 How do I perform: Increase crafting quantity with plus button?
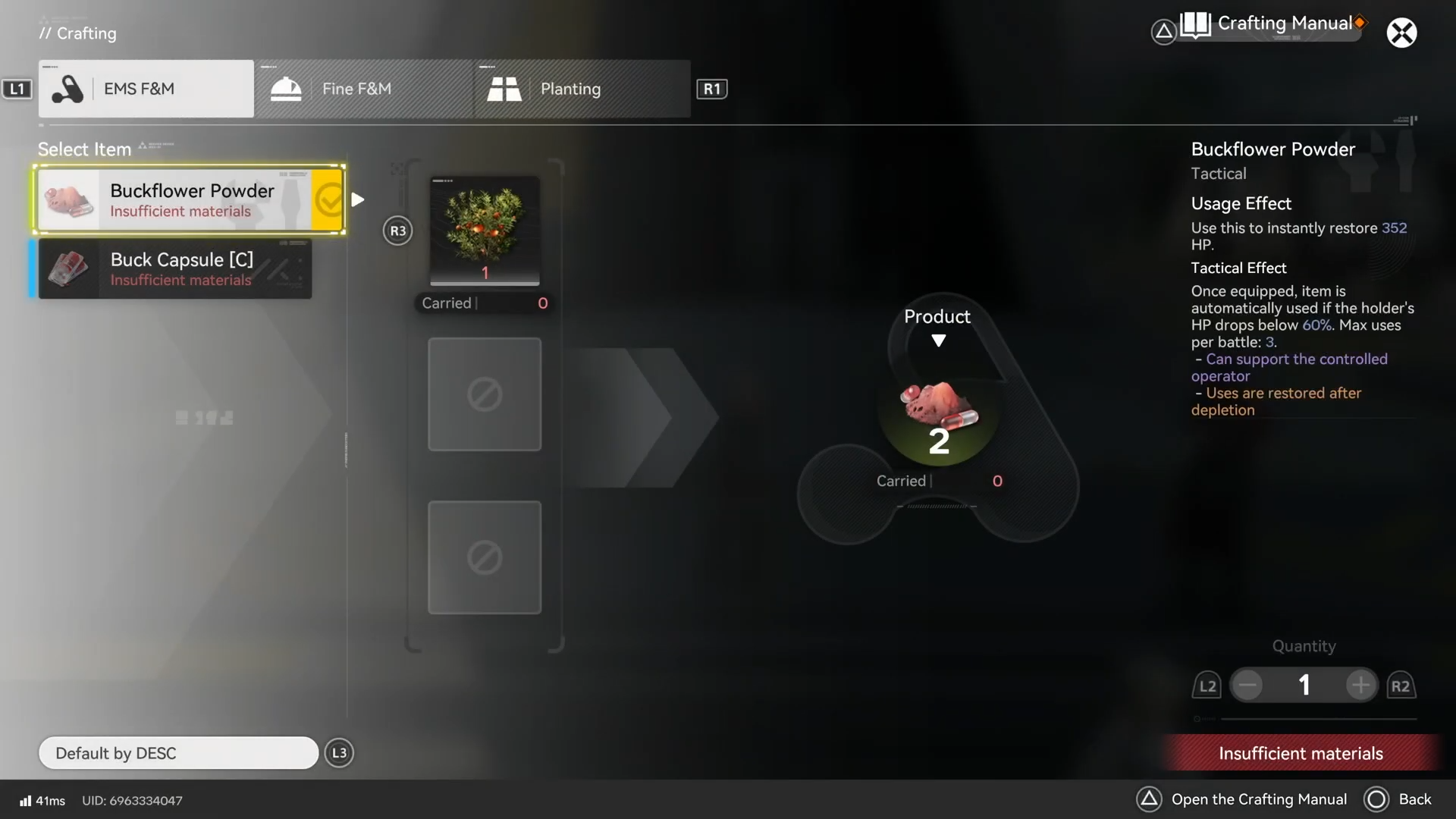[x=1360, y=686]
